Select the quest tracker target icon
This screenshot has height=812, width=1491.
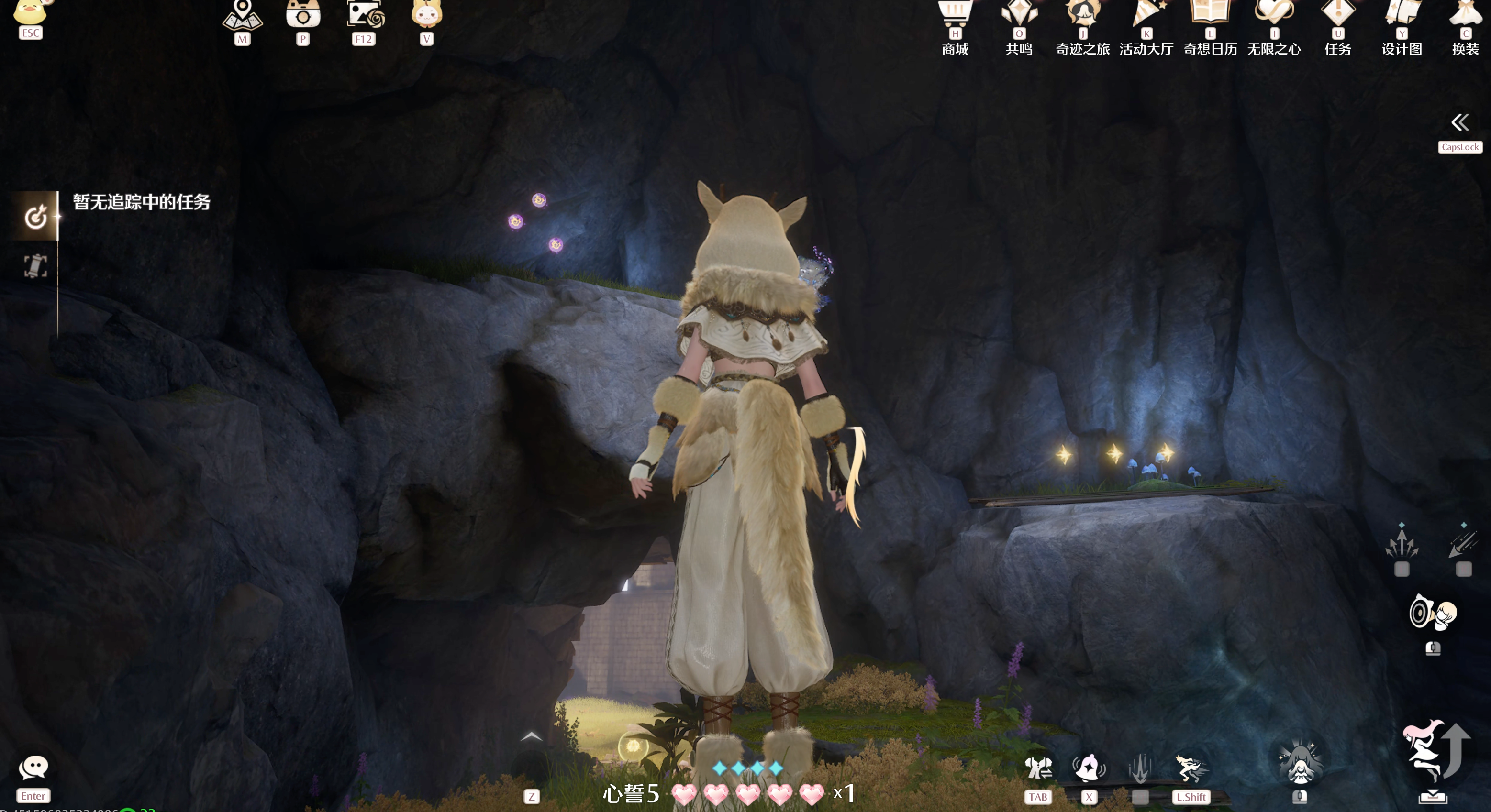tap(35, 217)
